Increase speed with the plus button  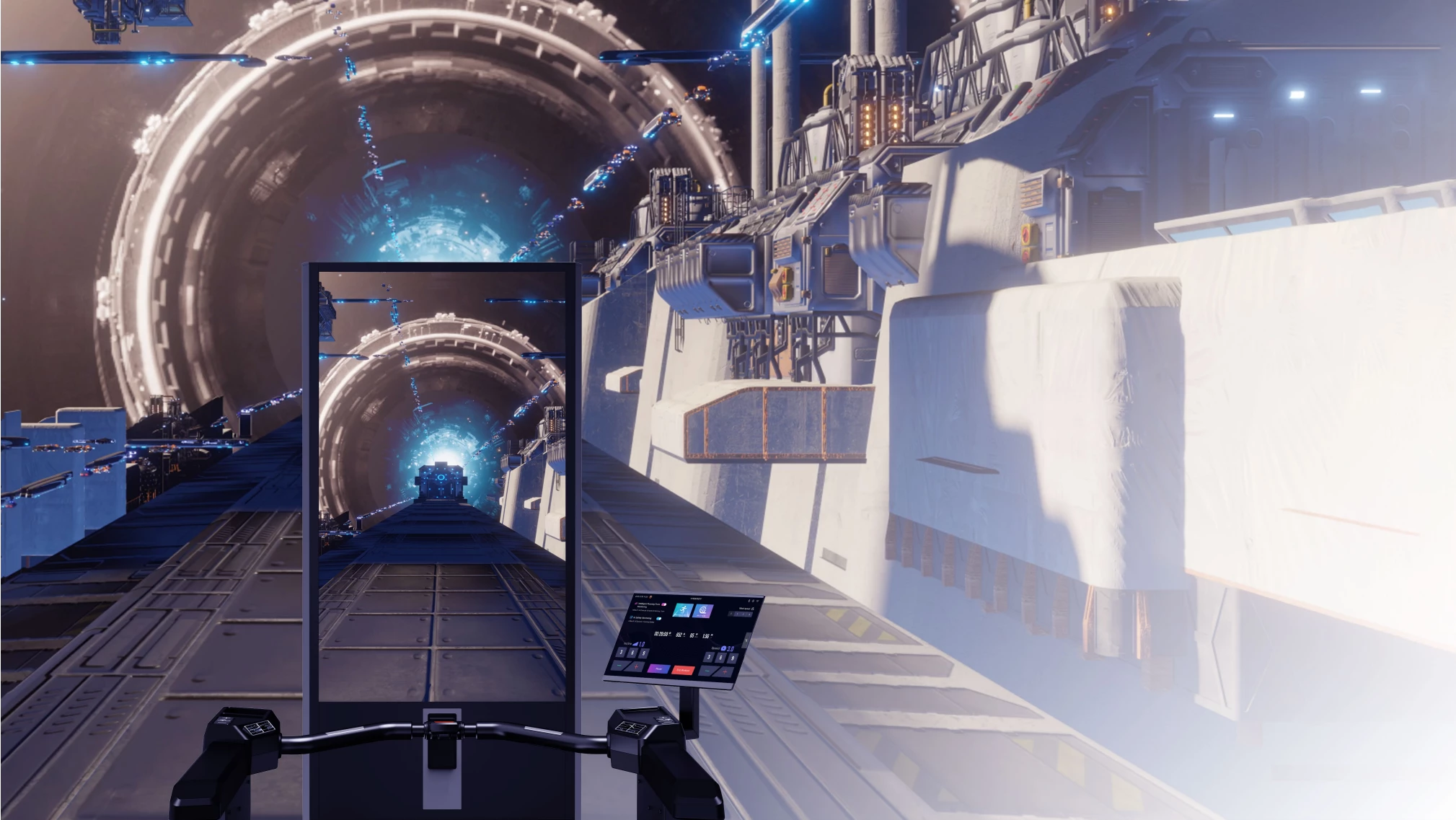click(725, 671)
